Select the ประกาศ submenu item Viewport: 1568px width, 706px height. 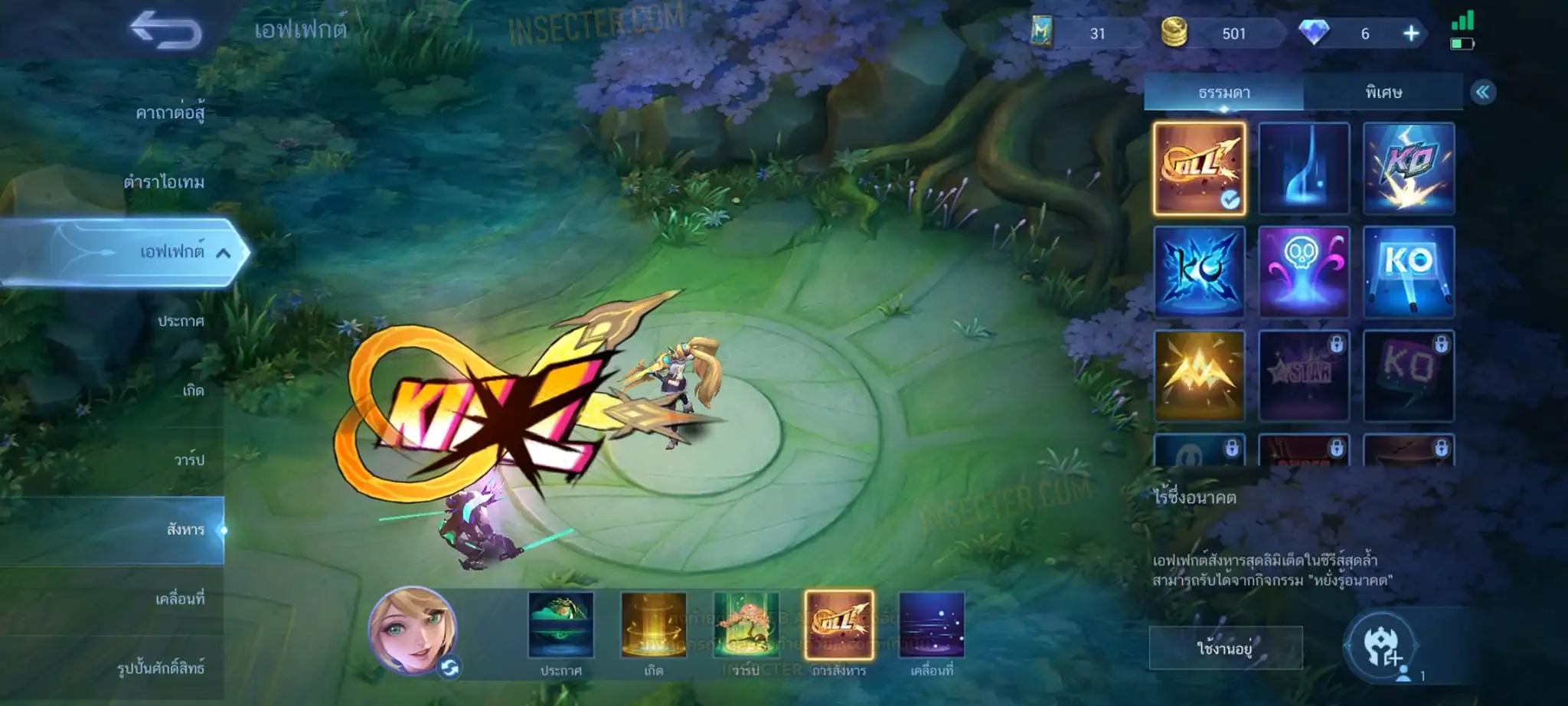pos(181,321)
